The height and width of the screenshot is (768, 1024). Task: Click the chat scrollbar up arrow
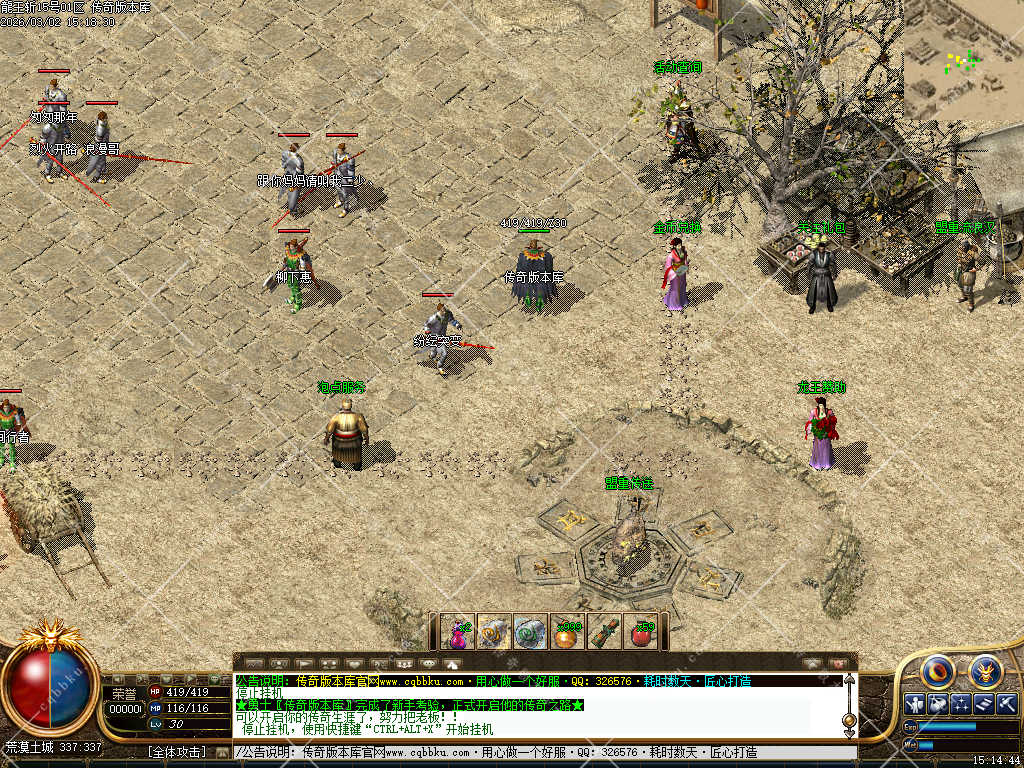click(850, 679)
